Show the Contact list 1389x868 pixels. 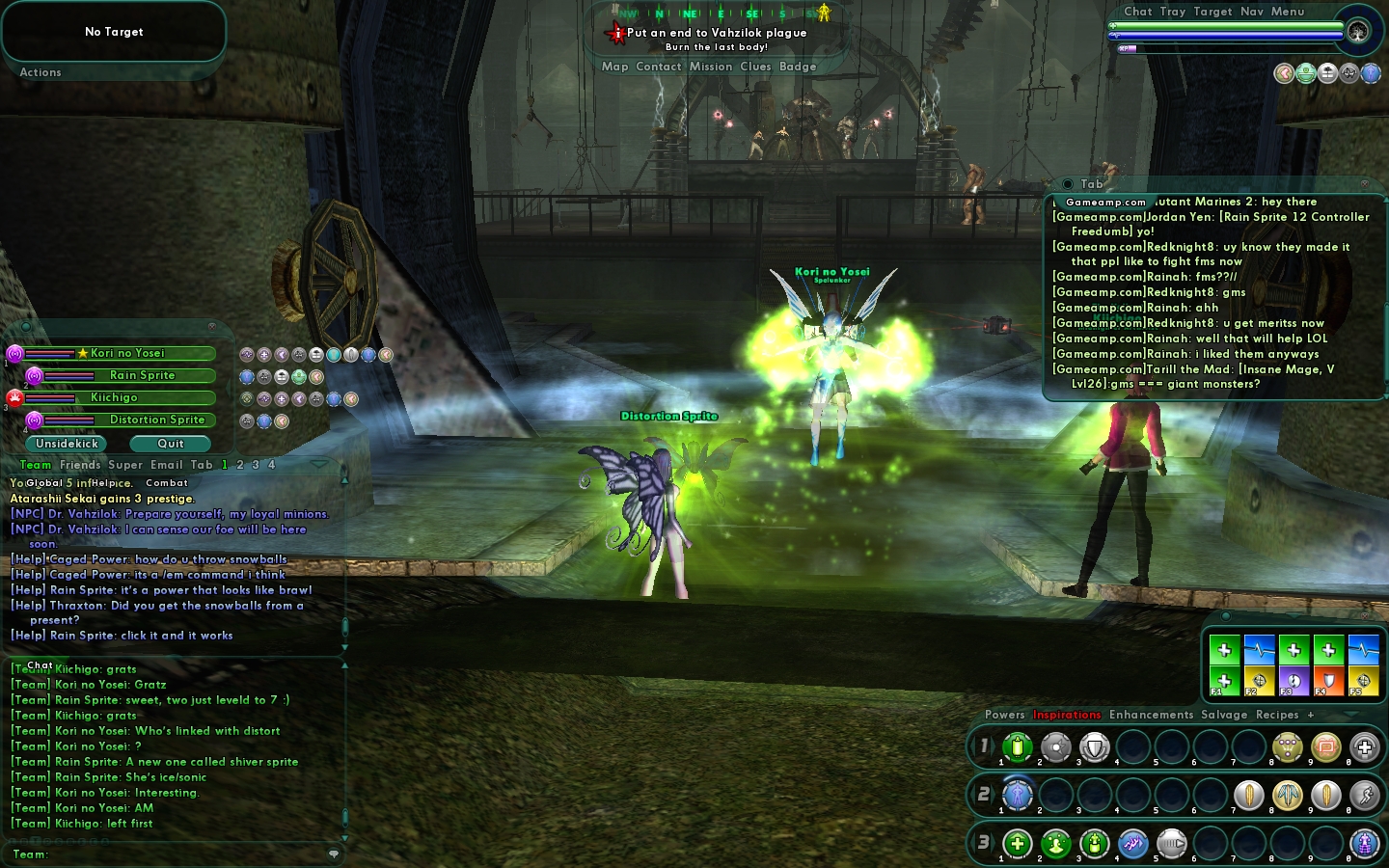point(658,67)
